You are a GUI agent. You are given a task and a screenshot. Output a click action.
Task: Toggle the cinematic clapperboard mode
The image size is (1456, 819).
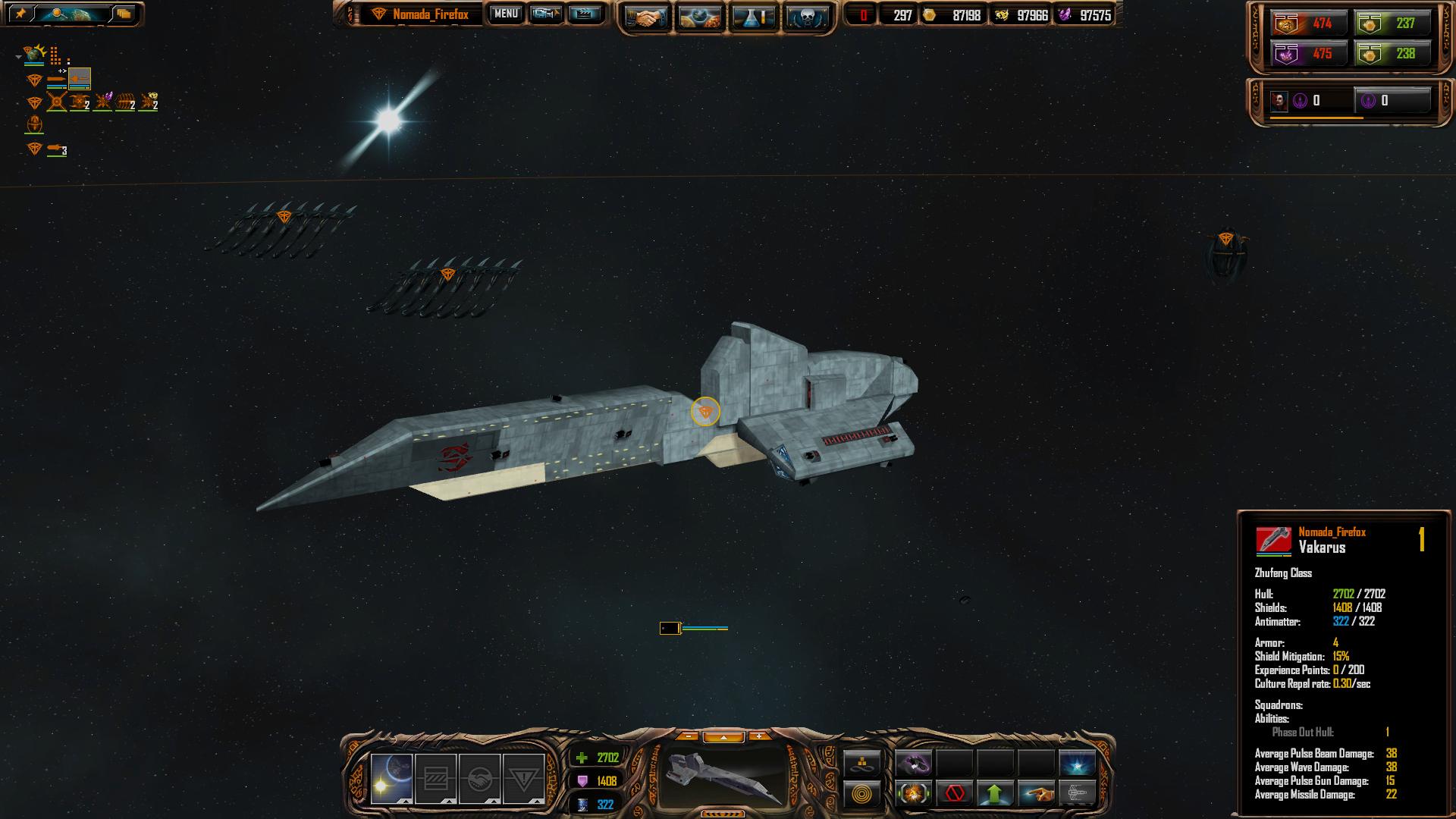pos(583,14)
